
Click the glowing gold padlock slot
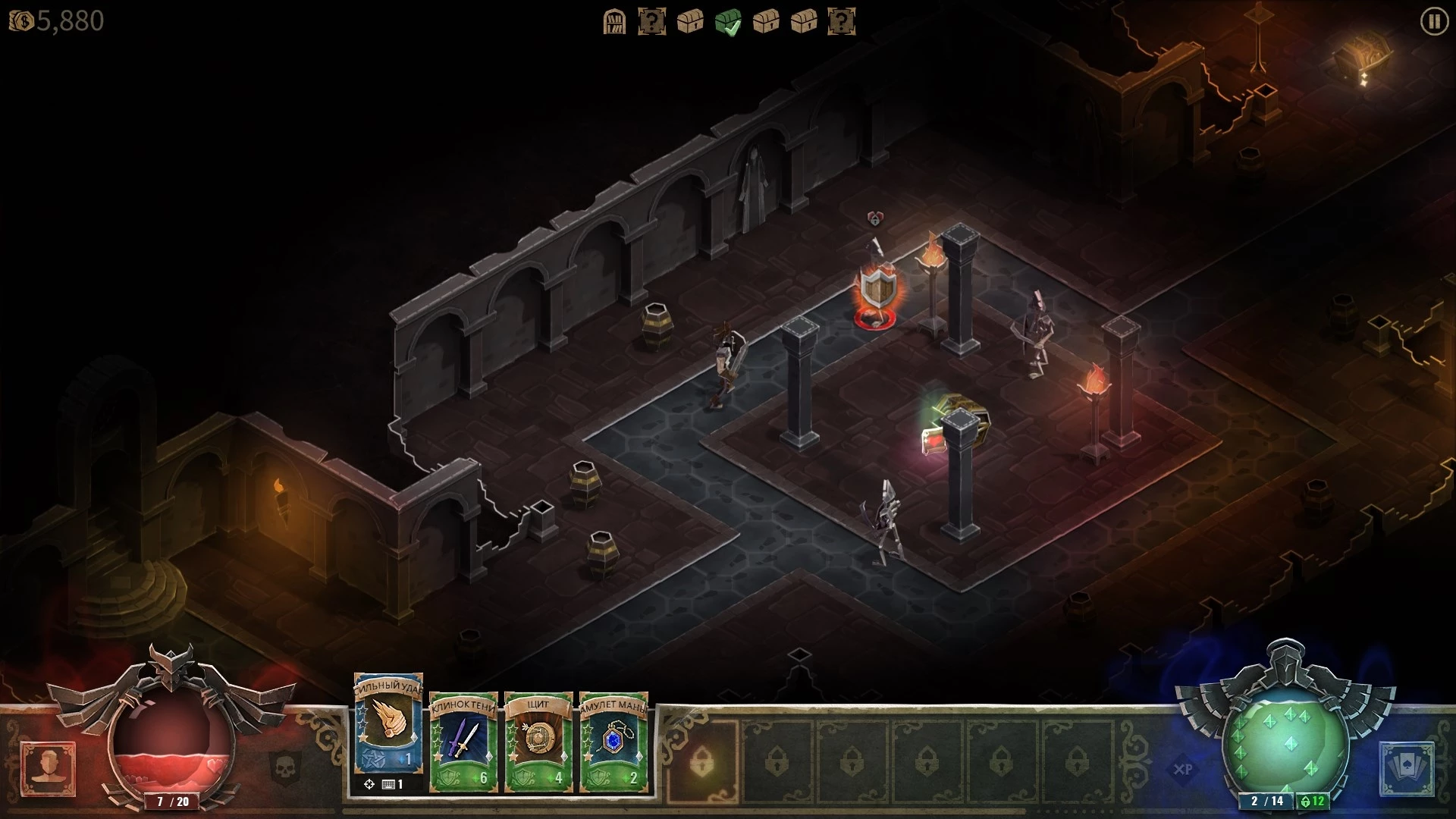coord(702,758)
